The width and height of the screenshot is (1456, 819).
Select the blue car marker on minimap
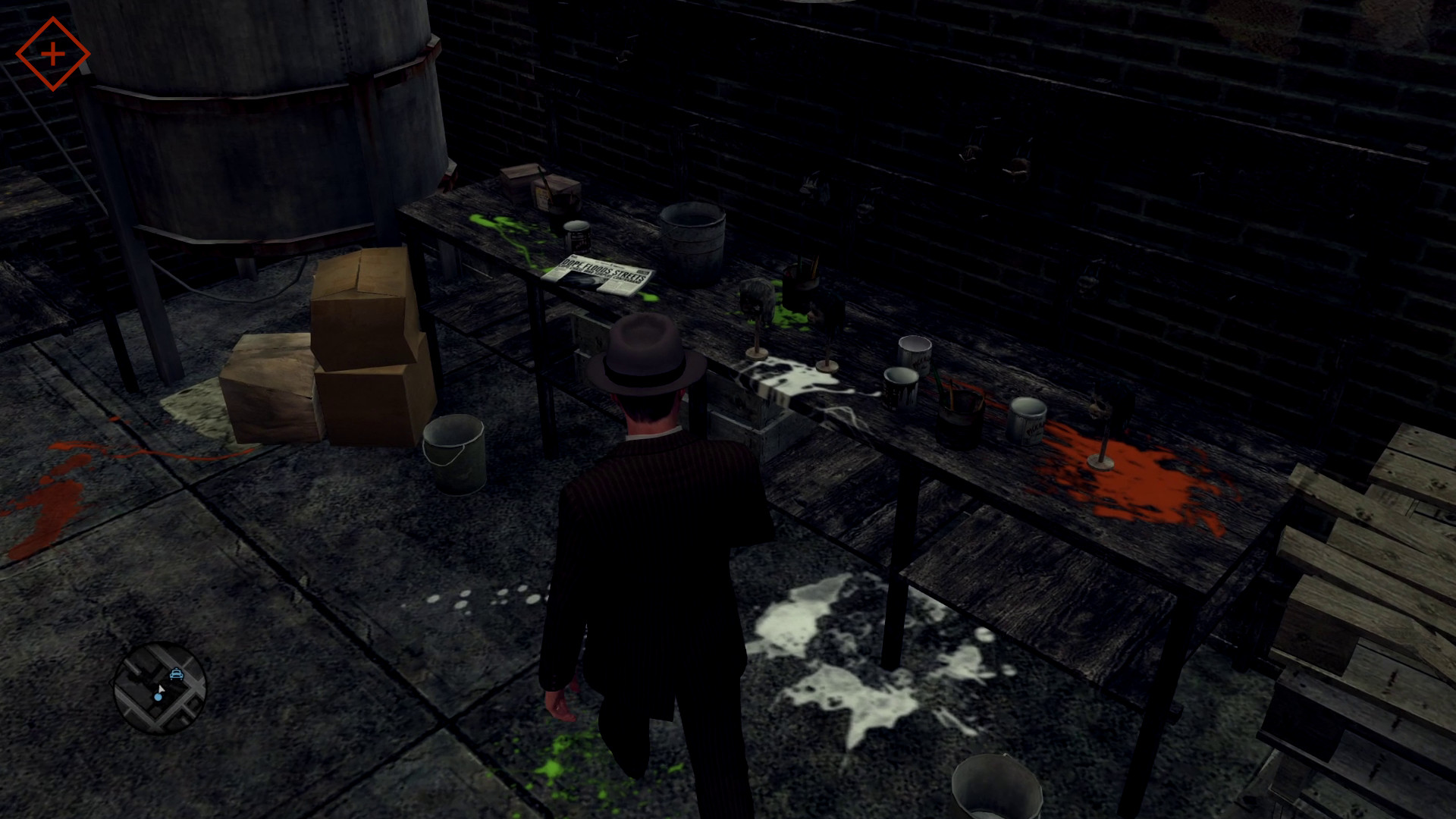(x=177, y=673)
